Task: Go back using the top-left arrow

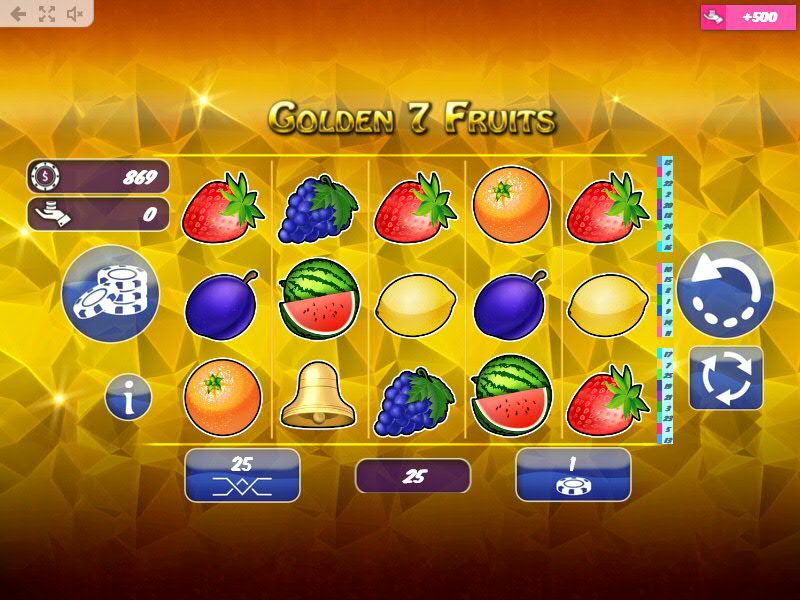Action: (18, 14)
